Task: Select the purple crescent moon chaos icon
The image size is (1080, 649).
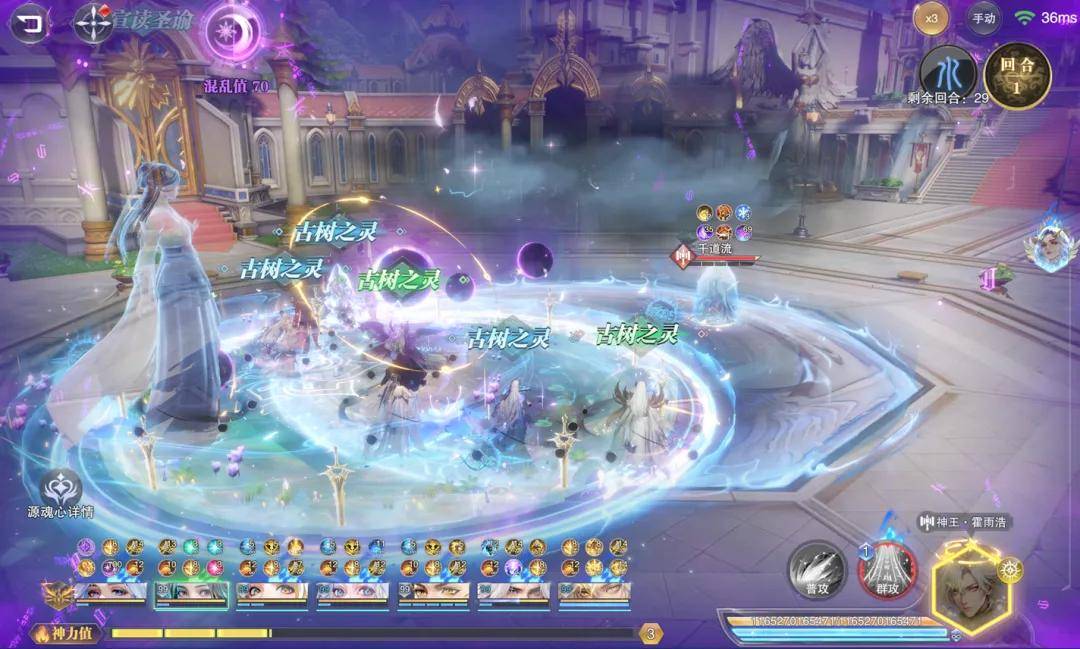Action: point(235,32)
